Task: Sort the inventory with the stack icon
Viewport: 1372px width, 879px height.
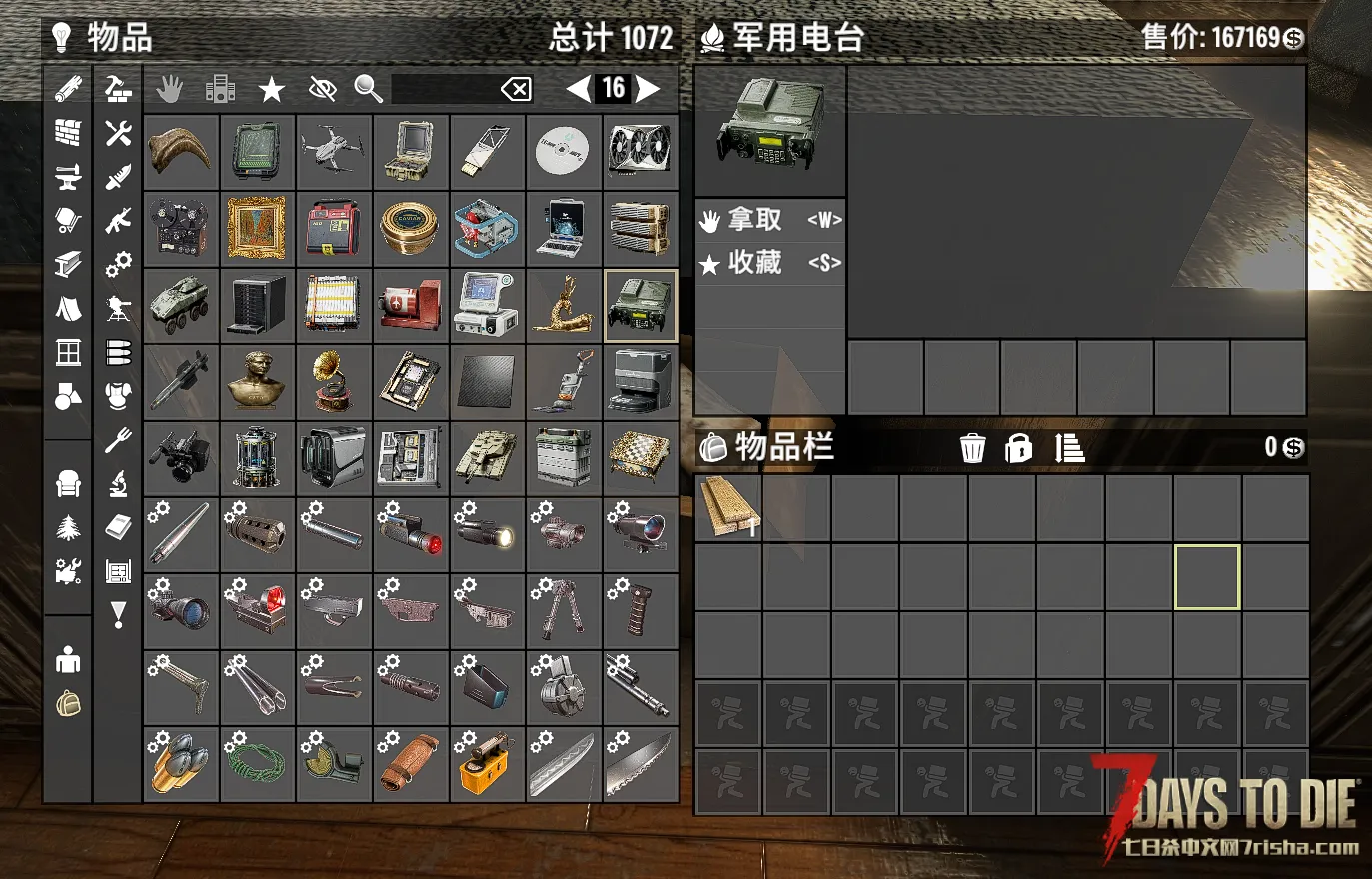Action: tap(1069, 448)
